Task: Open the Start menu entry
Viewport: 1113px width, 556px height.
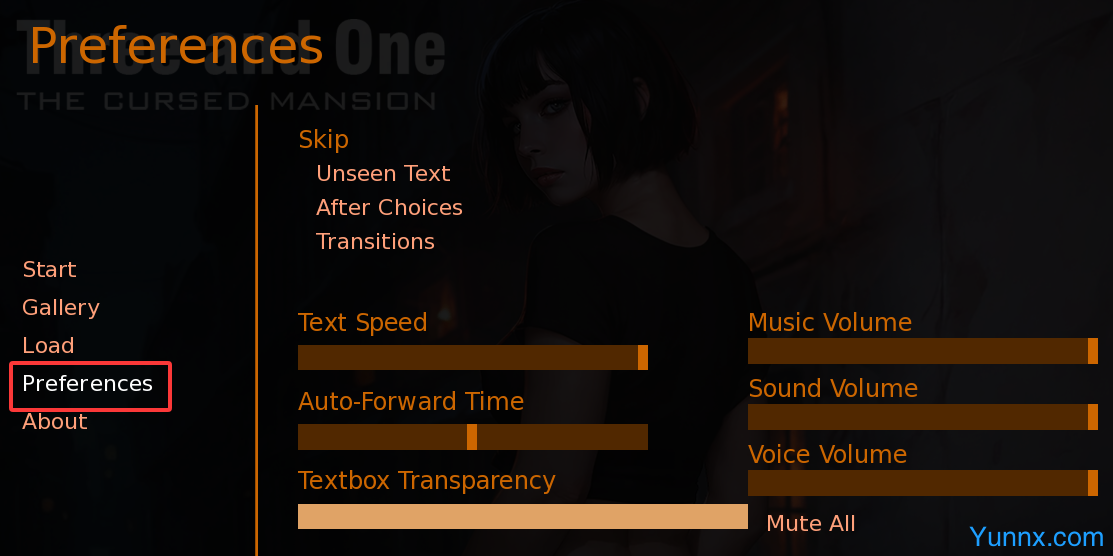Action: point(49,270)
